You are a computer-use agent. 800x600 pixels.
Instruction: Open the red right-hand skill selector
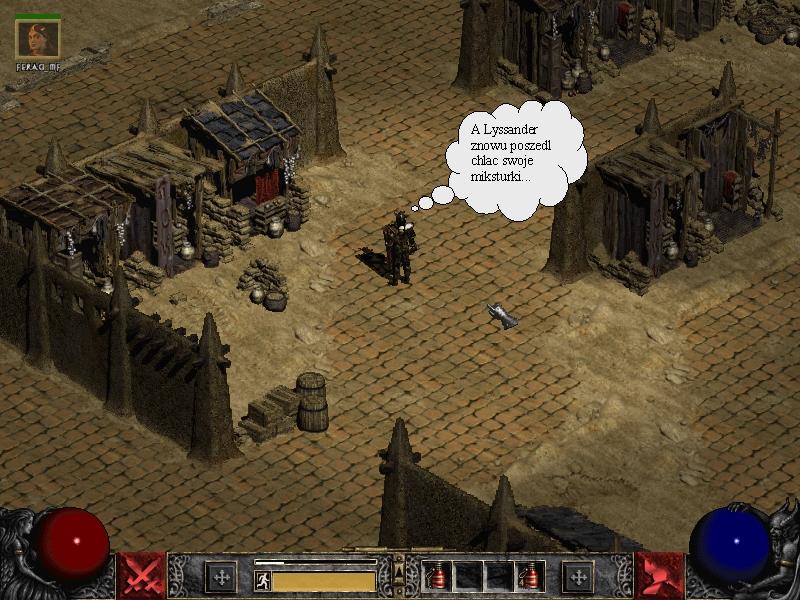point(659,575)
